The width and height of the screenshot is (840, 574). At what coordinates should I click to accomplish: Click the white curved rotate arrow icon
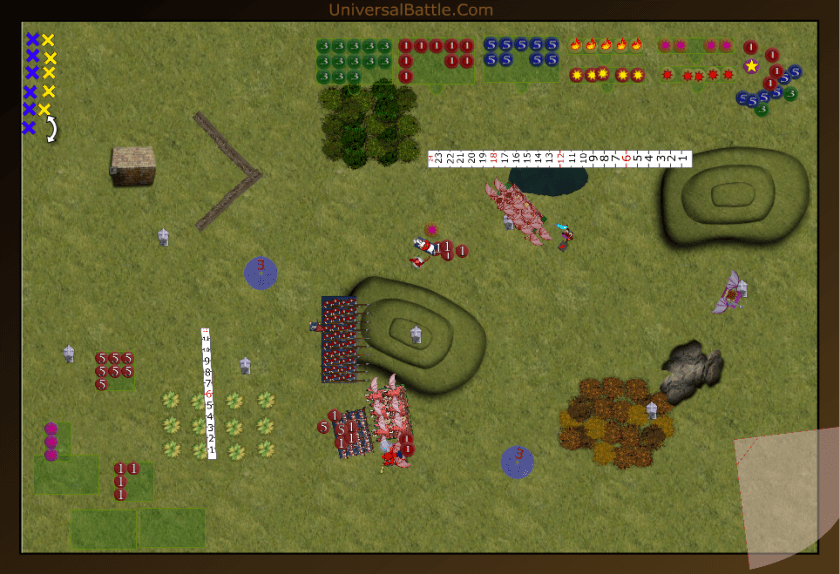(52, 129)
